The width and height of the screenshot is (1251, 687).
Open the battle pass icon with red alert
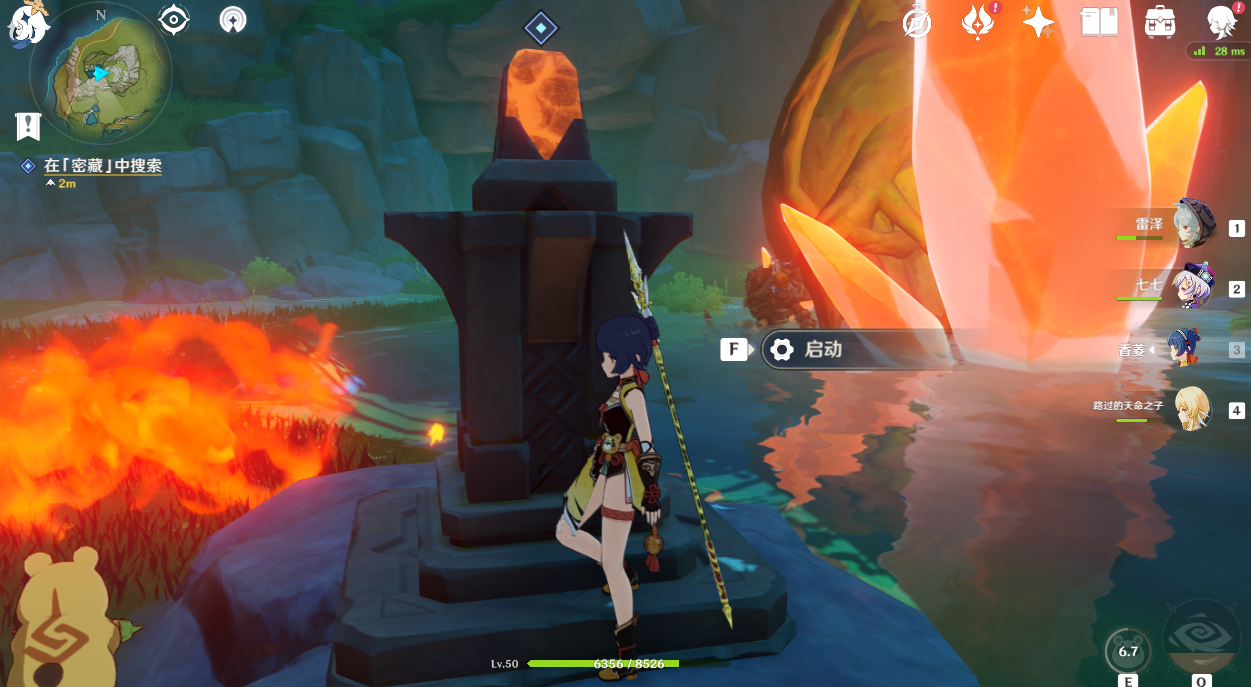point(977,21)
